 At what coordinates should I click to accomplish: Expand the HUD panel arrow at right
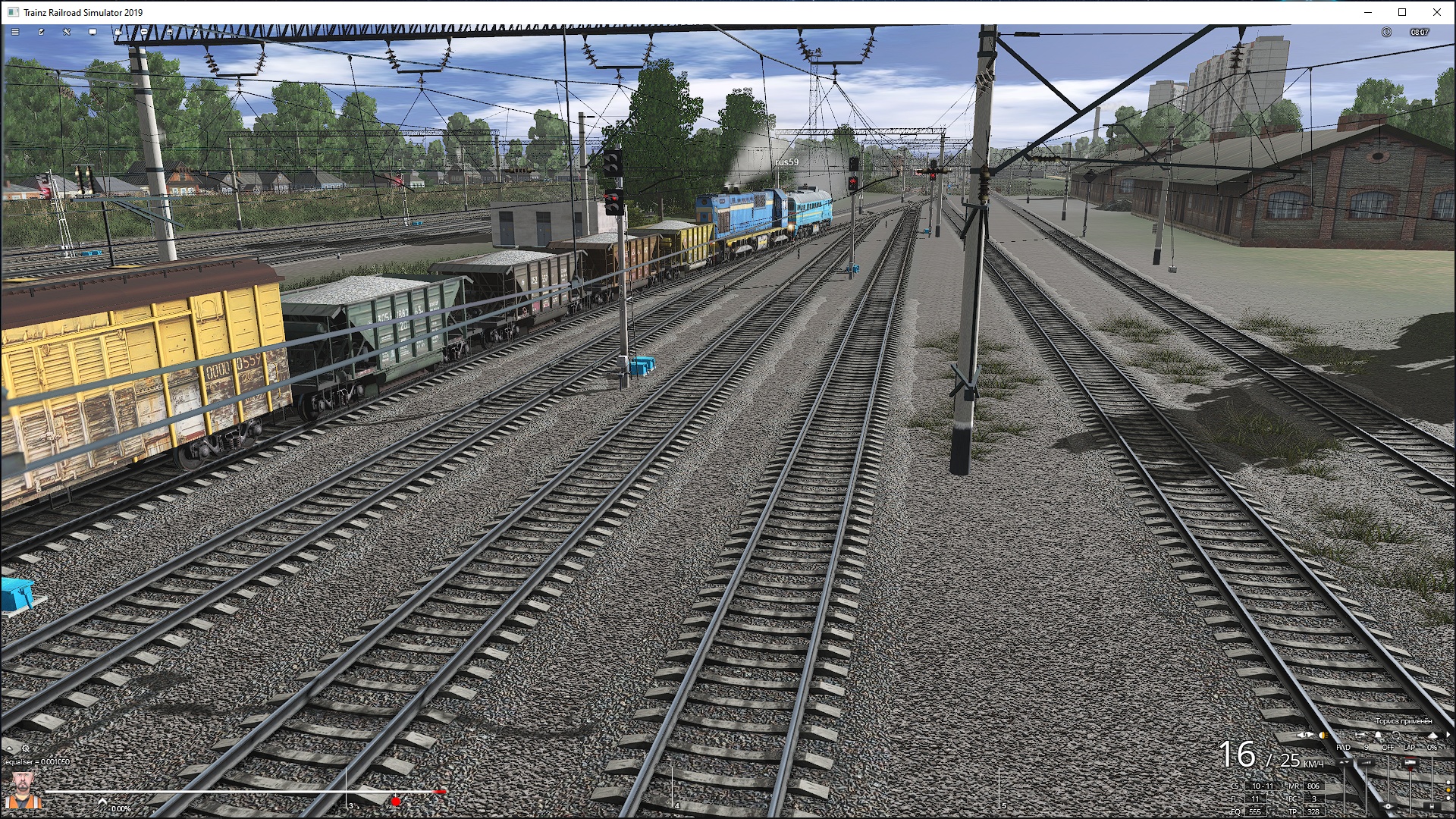(1448, 735)
